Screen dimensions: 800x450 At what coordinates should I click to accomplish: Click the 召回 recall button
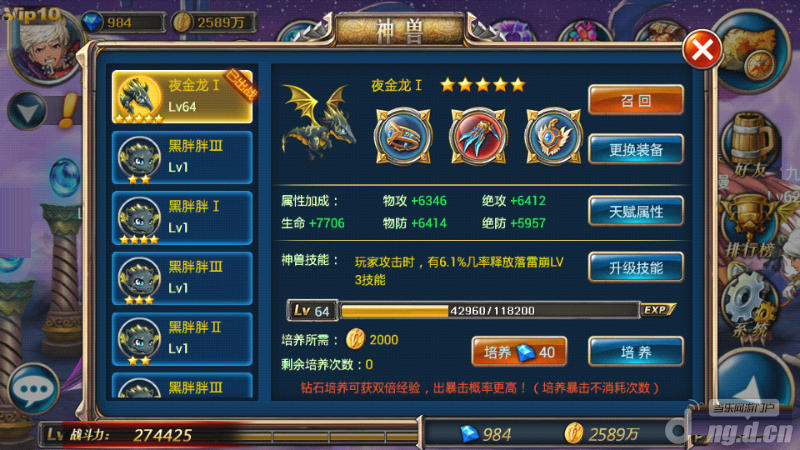click(636, 100)
